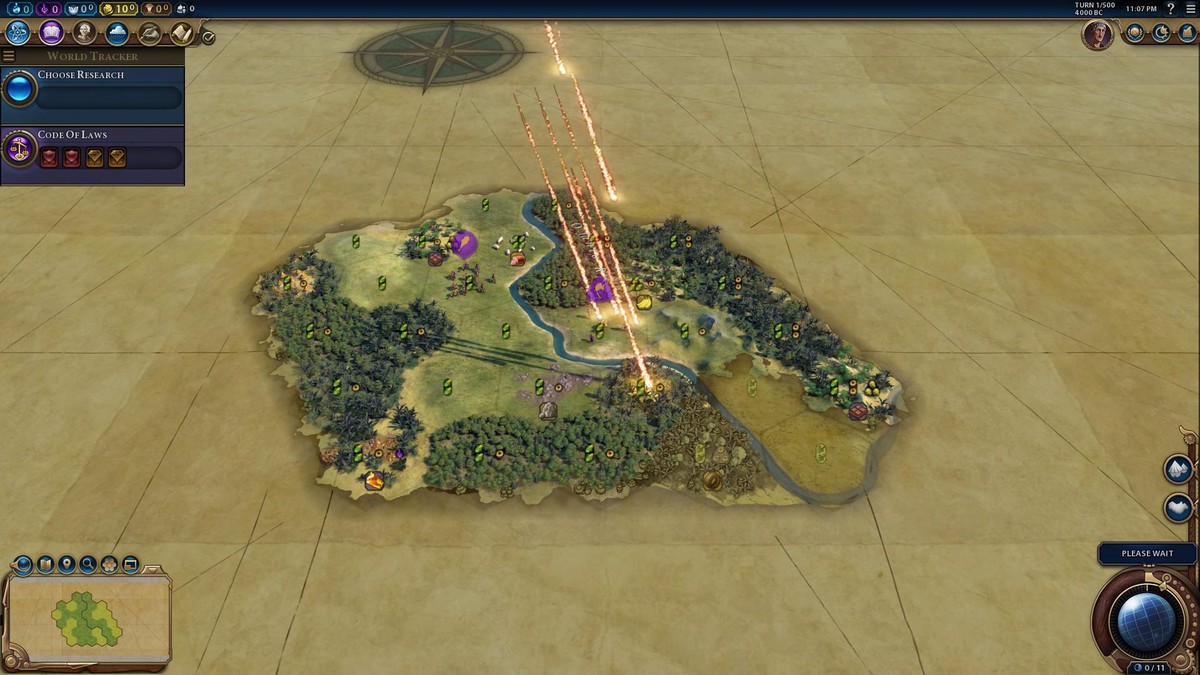Open the map lens options button
Screen dimensions: 1200x675
coord(45,565)
